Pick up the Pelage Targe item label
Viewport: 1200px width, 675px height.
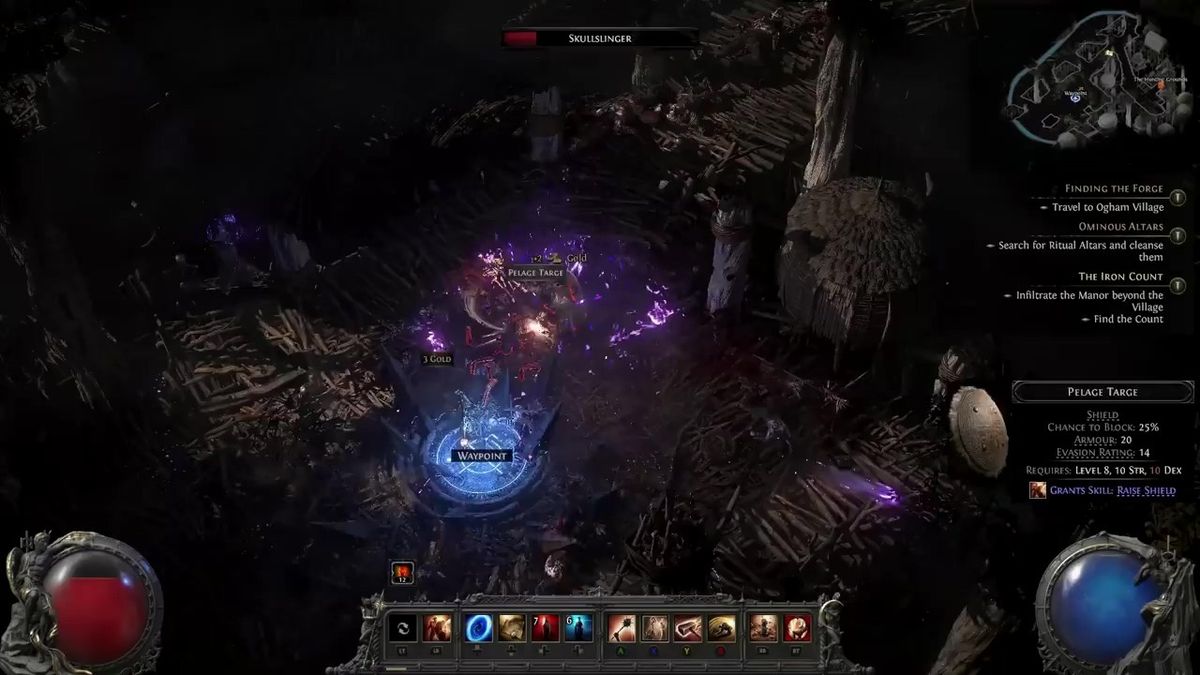(536, 272)
